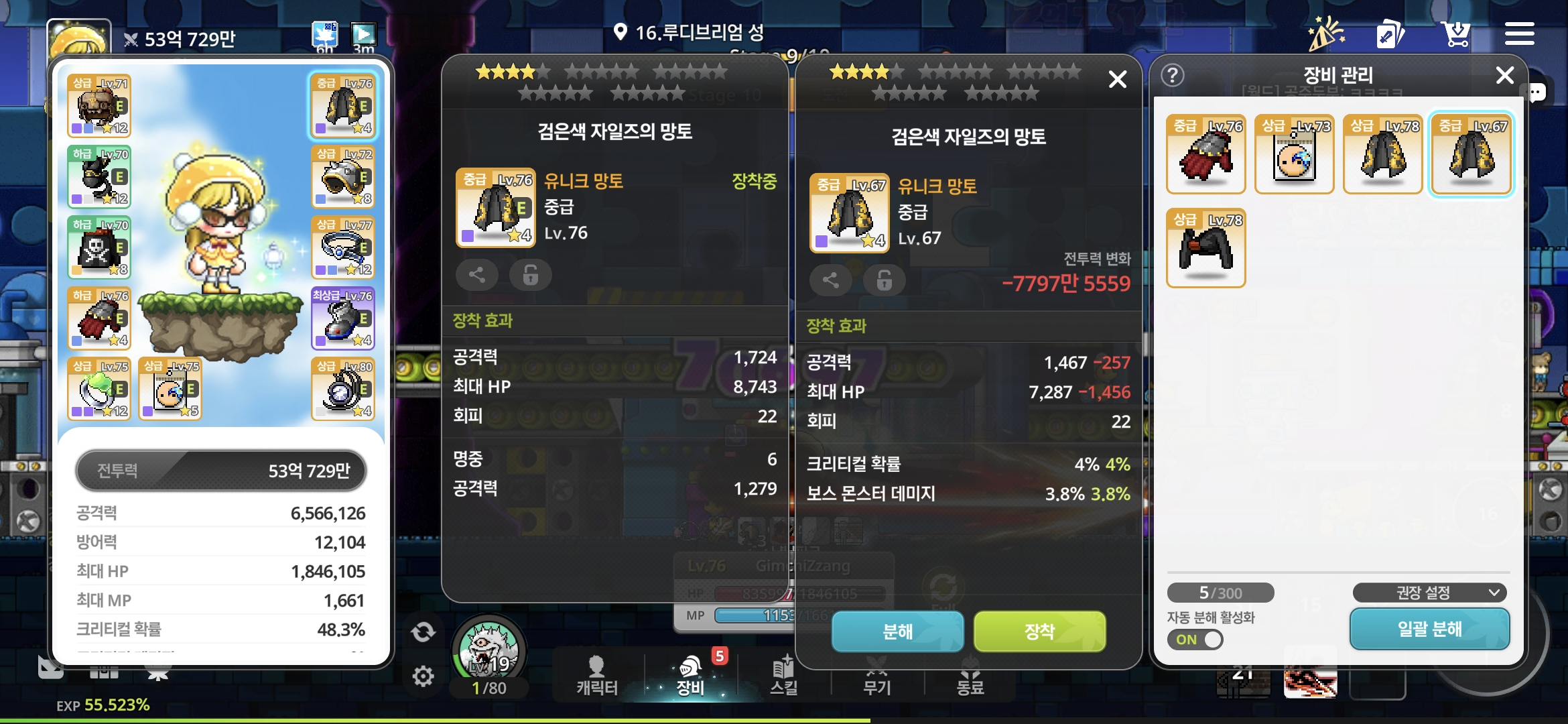Open the 권장 설정 dropdown

(1429, 593)
